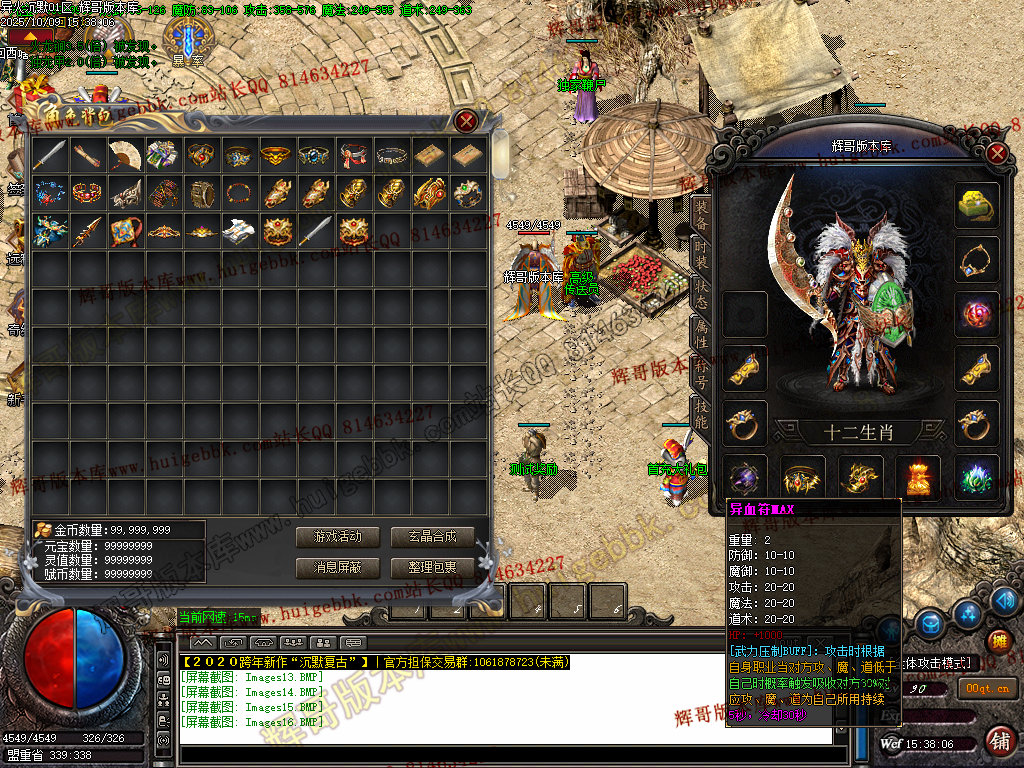This screenshot has width=1024, height=768.
Task: Select the equipped flaming golden statue slot
Action: [917, 477]
